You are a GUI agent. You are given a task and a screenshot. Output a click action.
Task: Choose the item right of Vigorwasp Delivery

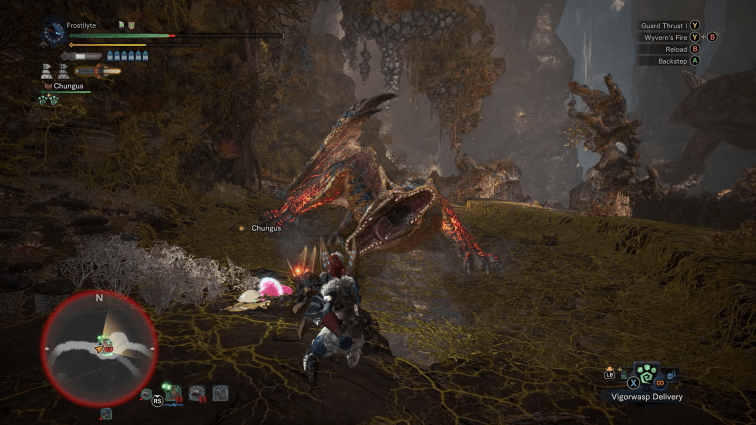pyautogui.click(x=671, y=376)
